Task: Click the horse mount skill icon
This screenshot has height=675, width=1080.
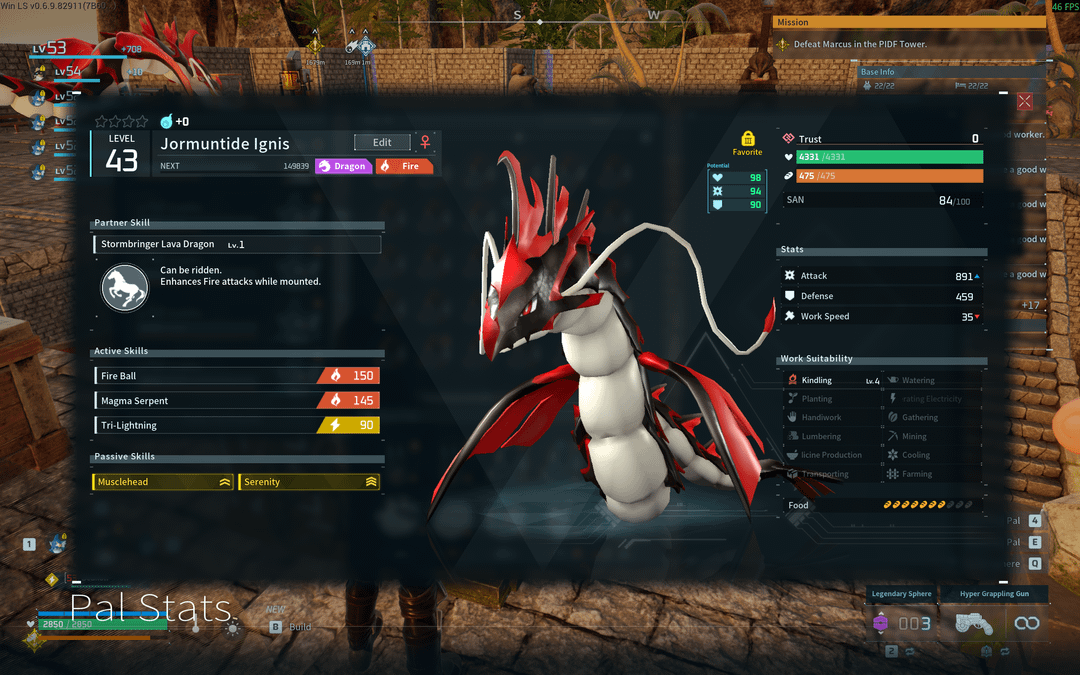Action: click(125, 287)
